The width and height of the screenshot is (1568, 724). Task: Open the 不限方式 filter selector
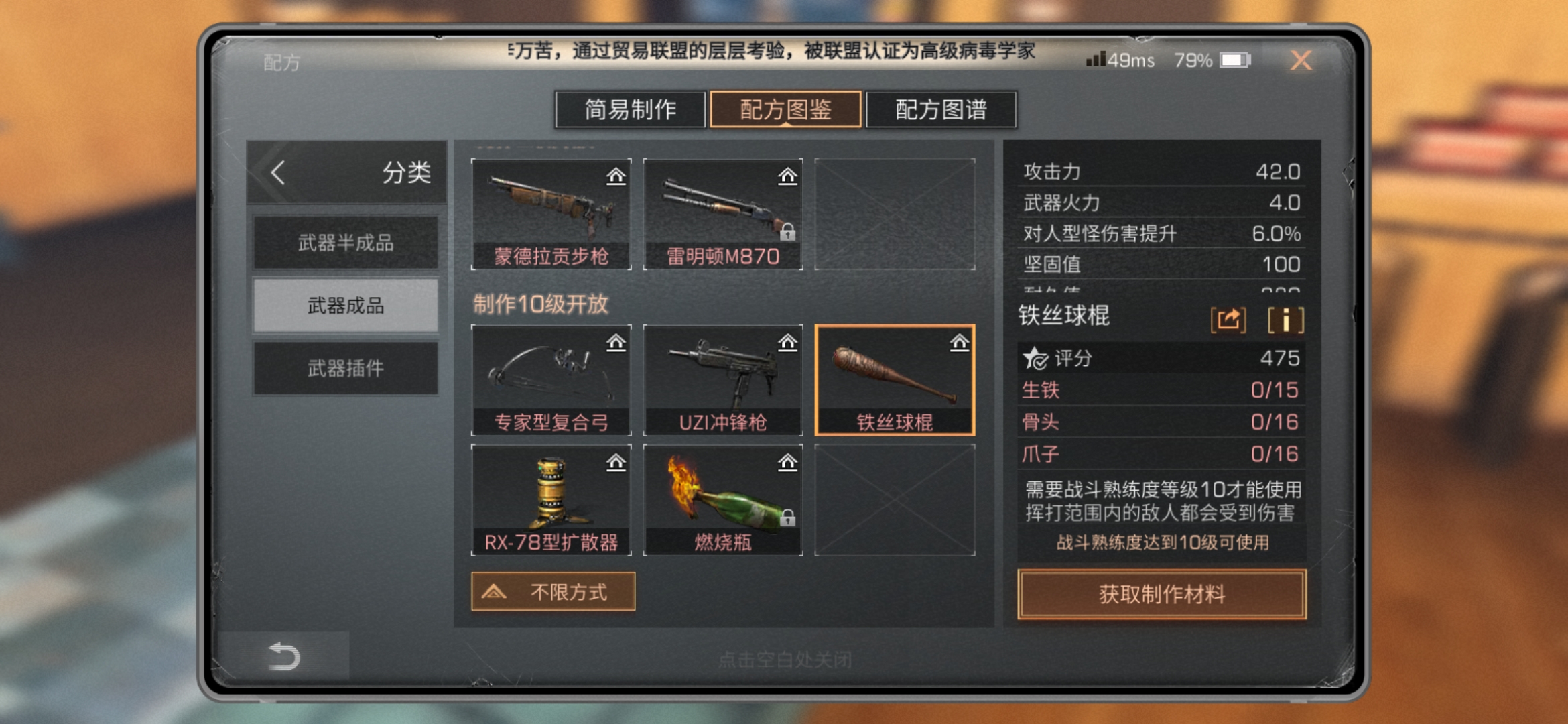553,592
